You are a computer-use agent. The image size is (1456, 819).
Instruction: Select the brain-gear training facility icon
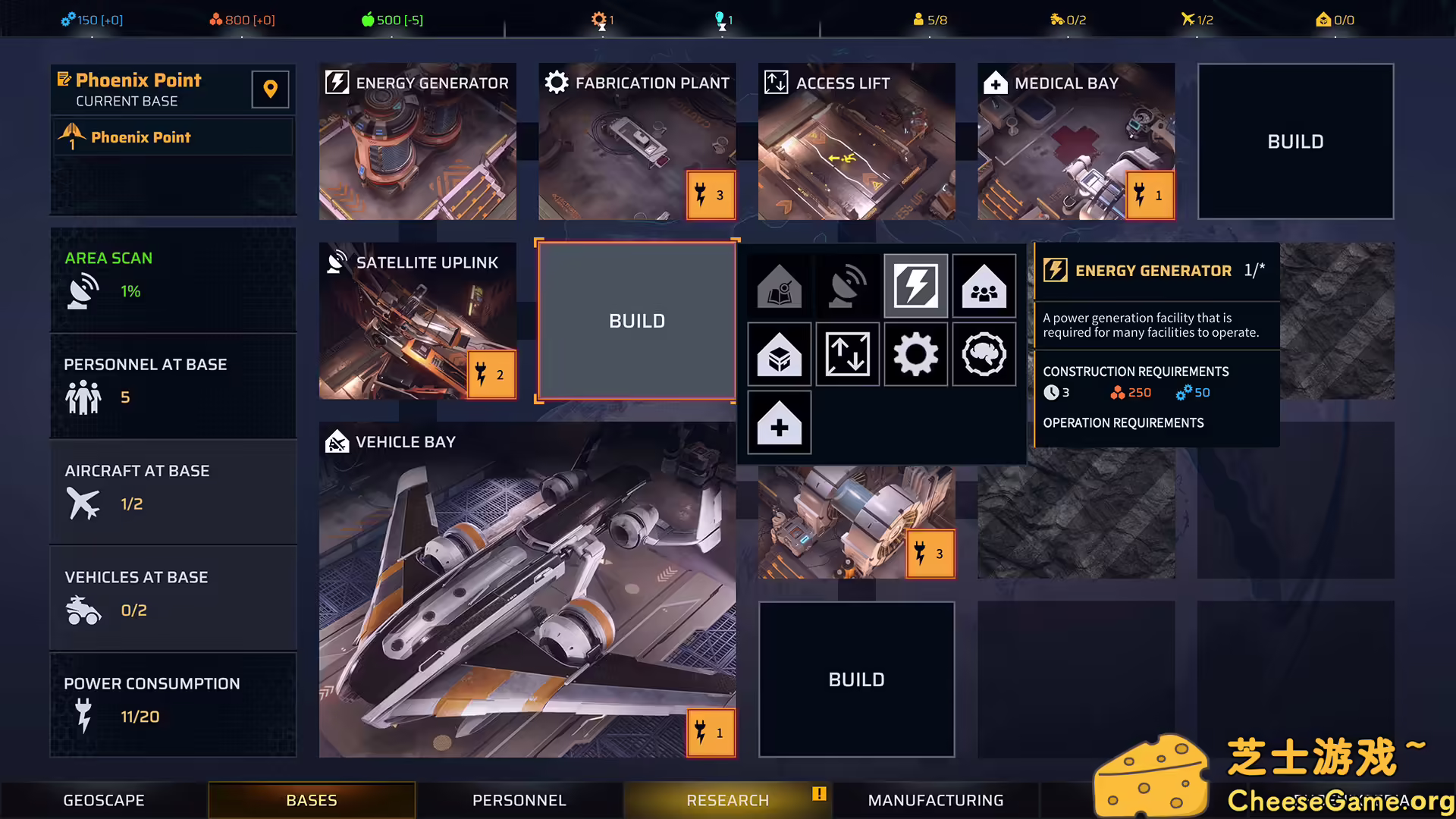point(984,354)
